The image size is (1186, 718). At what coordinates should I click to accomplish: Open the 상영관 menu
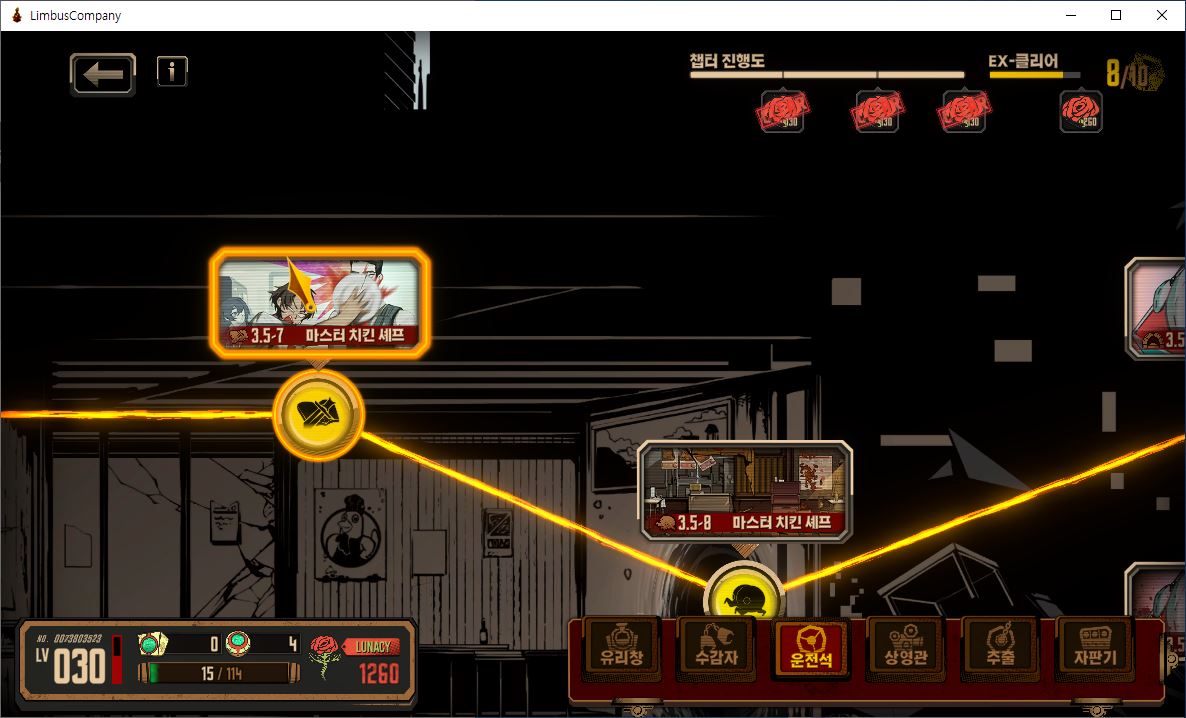coord(905,649)
